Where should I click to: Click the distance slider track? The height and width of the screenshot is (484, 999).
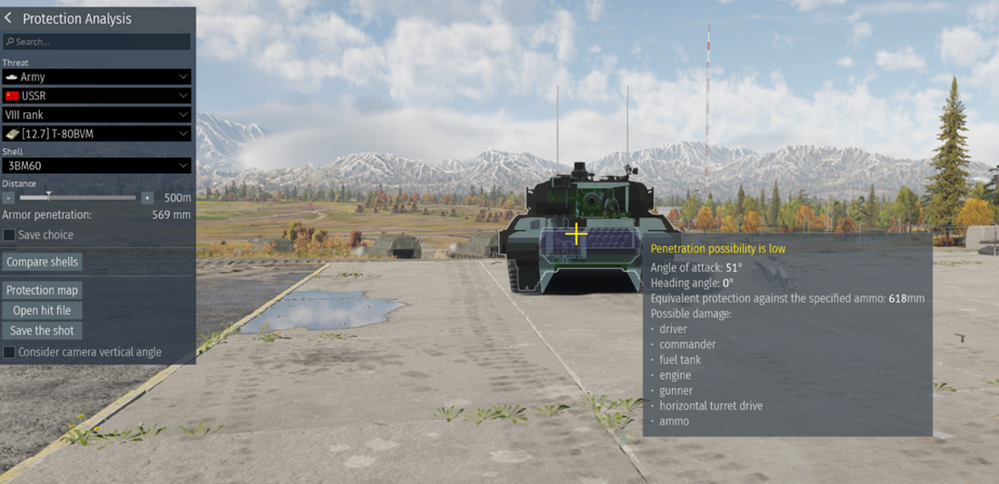coord(90,198)
